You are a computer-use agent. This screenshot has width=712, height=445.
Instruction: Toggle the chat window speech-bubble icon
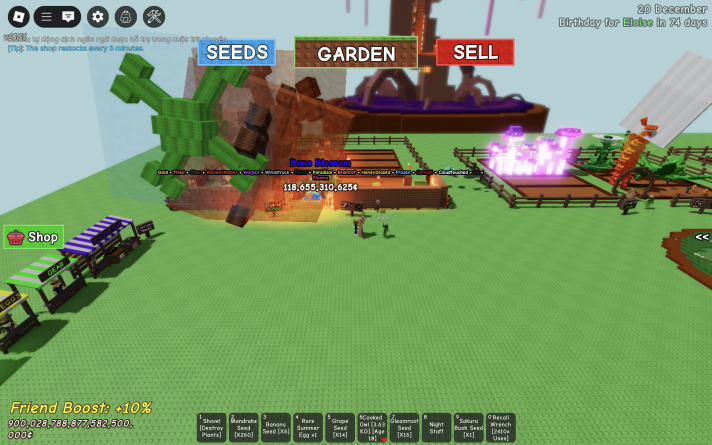69,17
